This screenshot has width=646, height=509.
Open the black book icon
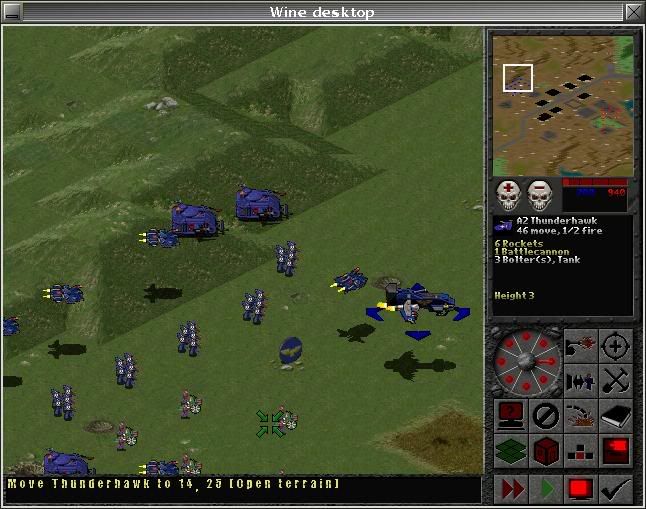[615, 415]
